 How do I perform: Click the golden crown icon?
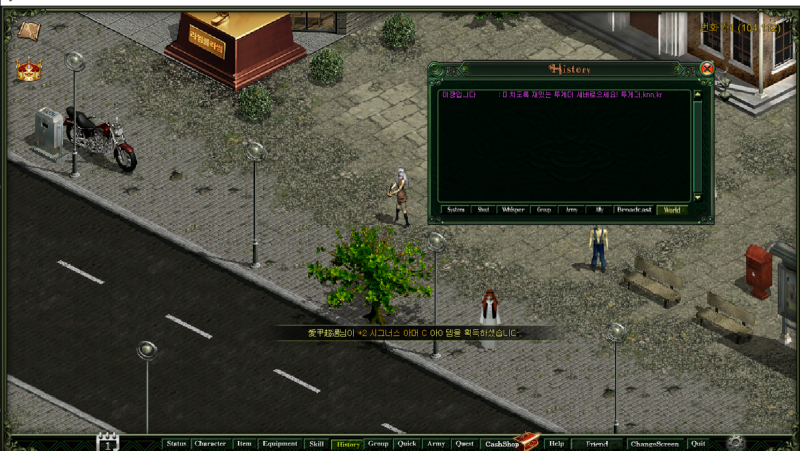pyautogui.click(x=27, y=70)
